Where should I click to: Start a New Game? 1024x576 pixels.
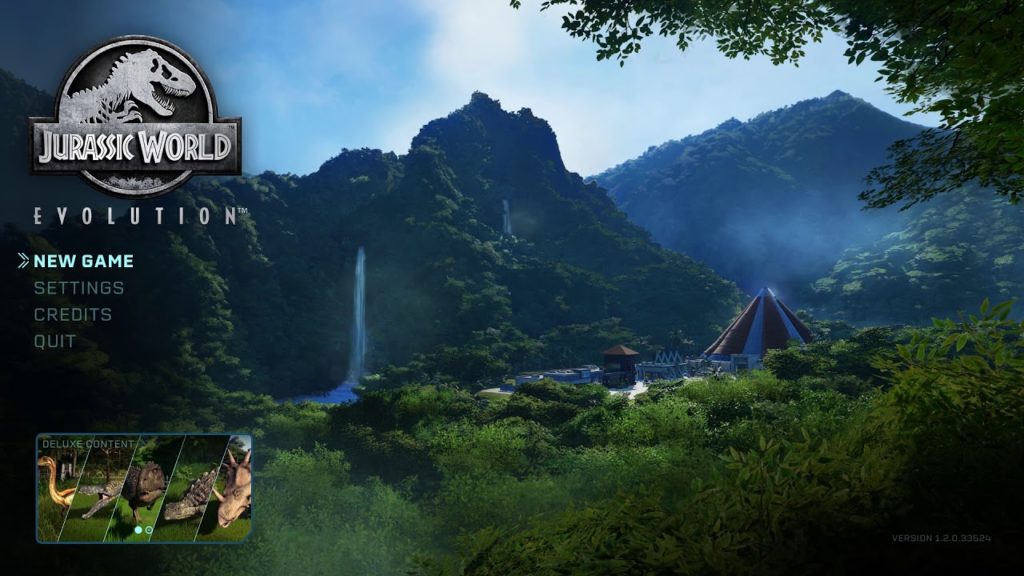click(x=83, y=261)
